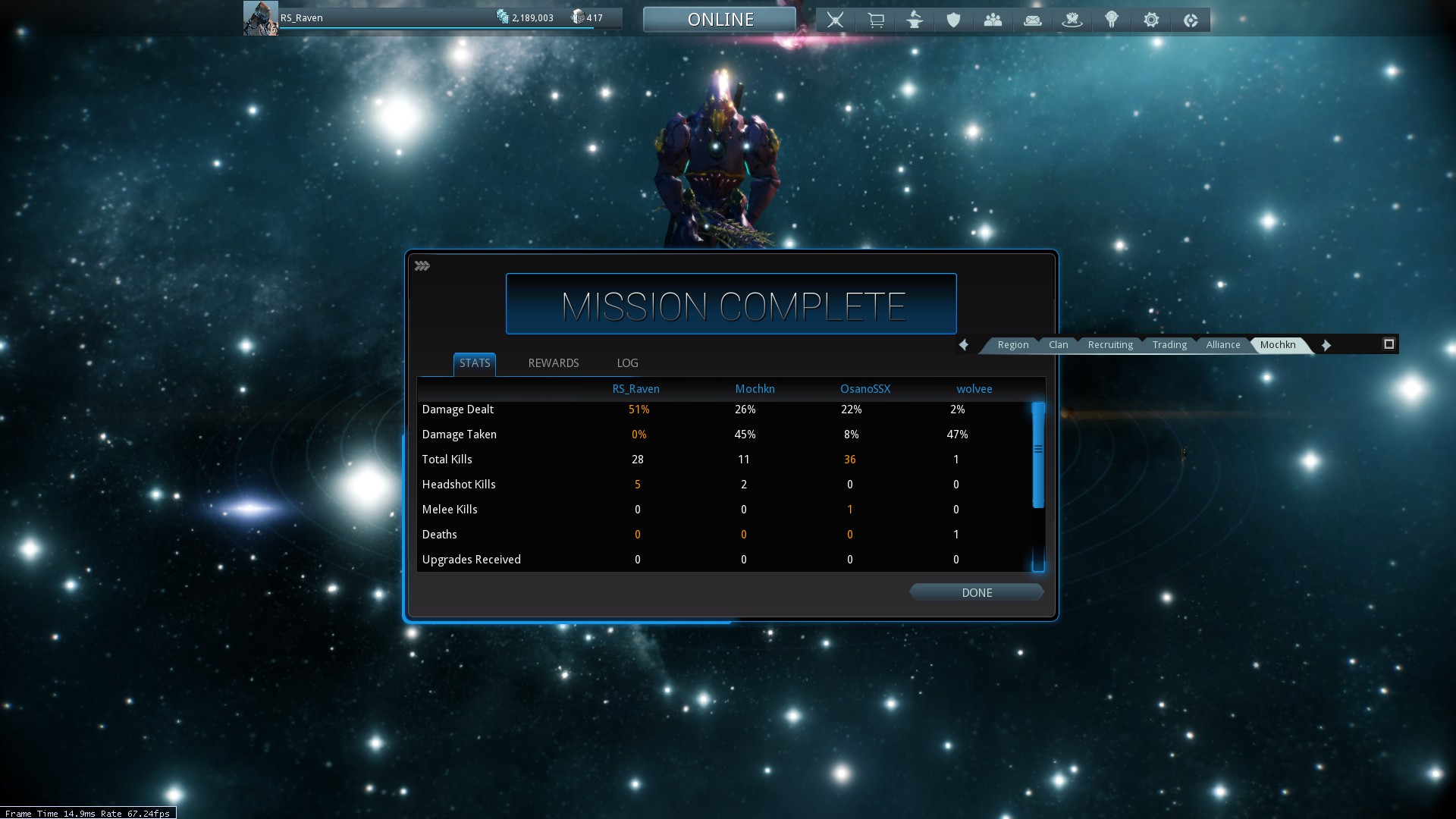Select the STATS tab
This screenshot has height=819, width=1456.
pyautogui.click(x=475, y=363)
